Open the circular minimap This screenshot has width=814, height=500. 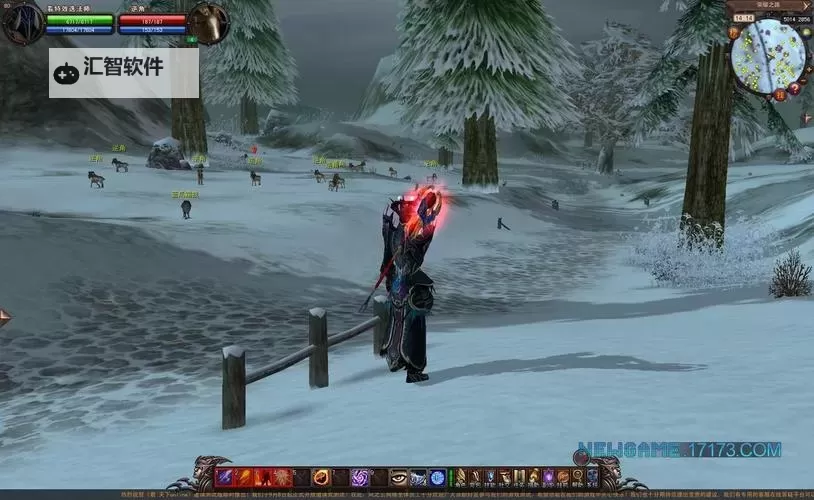coord(767,55)
